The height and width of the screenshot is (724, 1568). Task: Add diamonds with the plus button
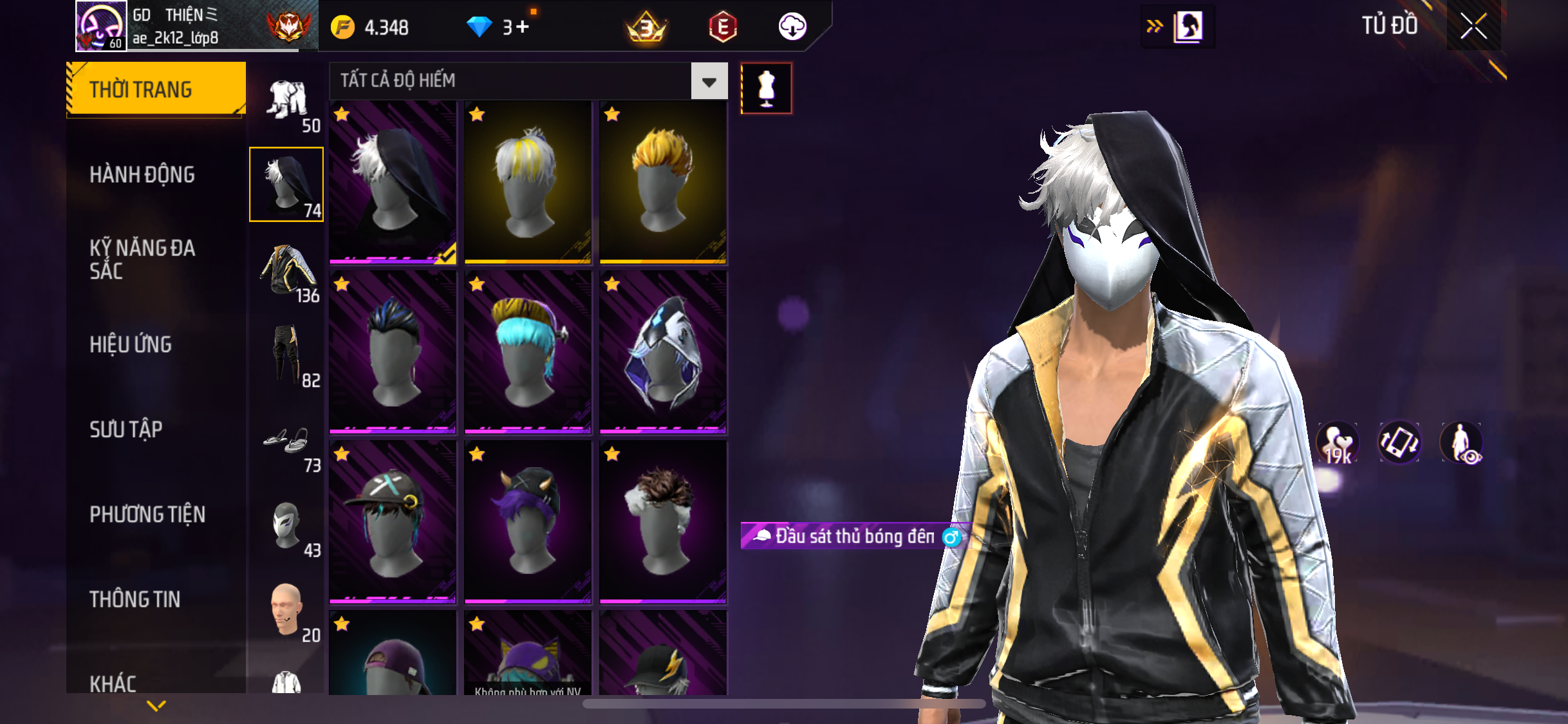(x=523, y=27)
